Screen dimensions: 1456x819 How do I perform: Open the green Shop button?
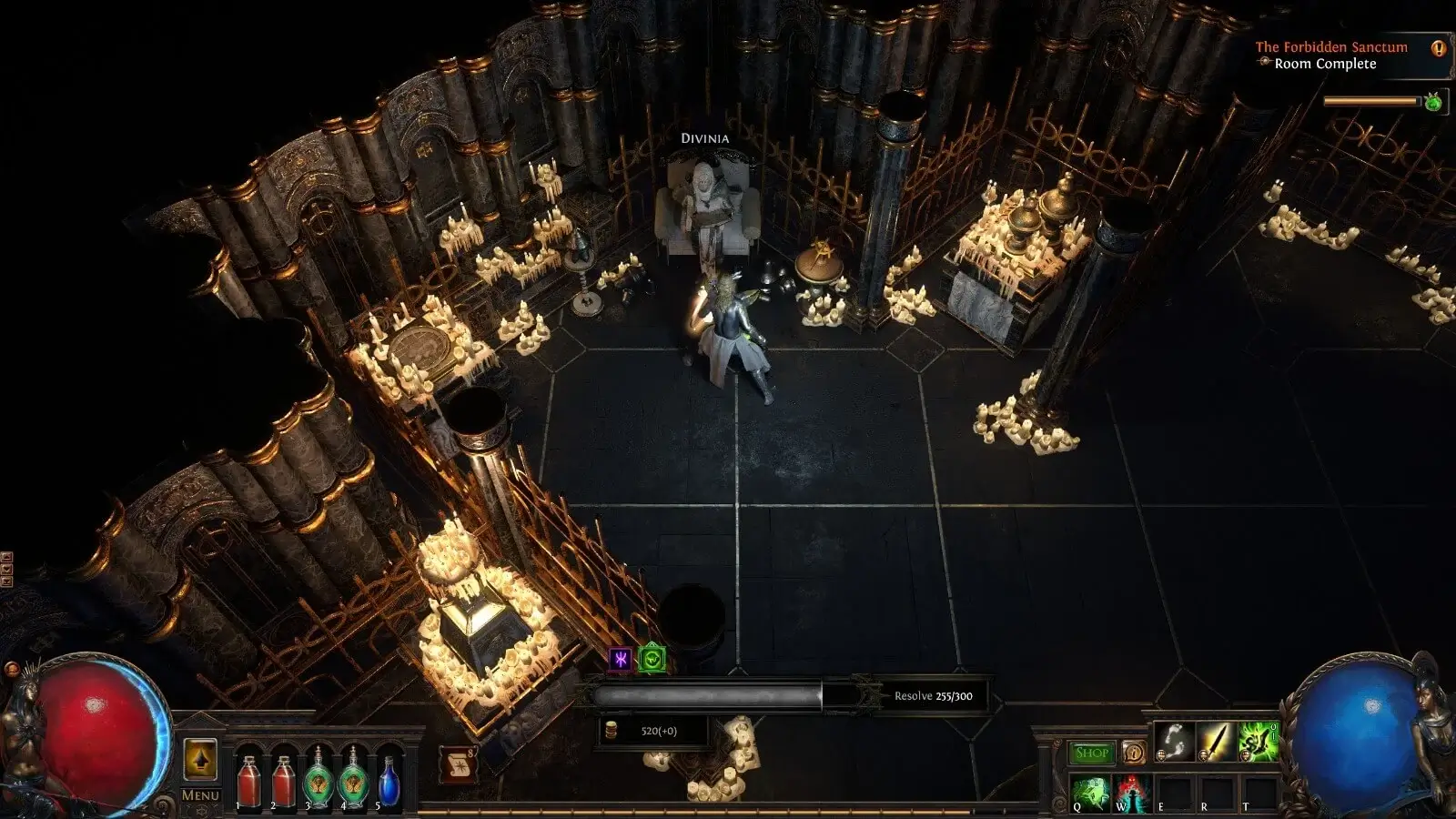1091,753
